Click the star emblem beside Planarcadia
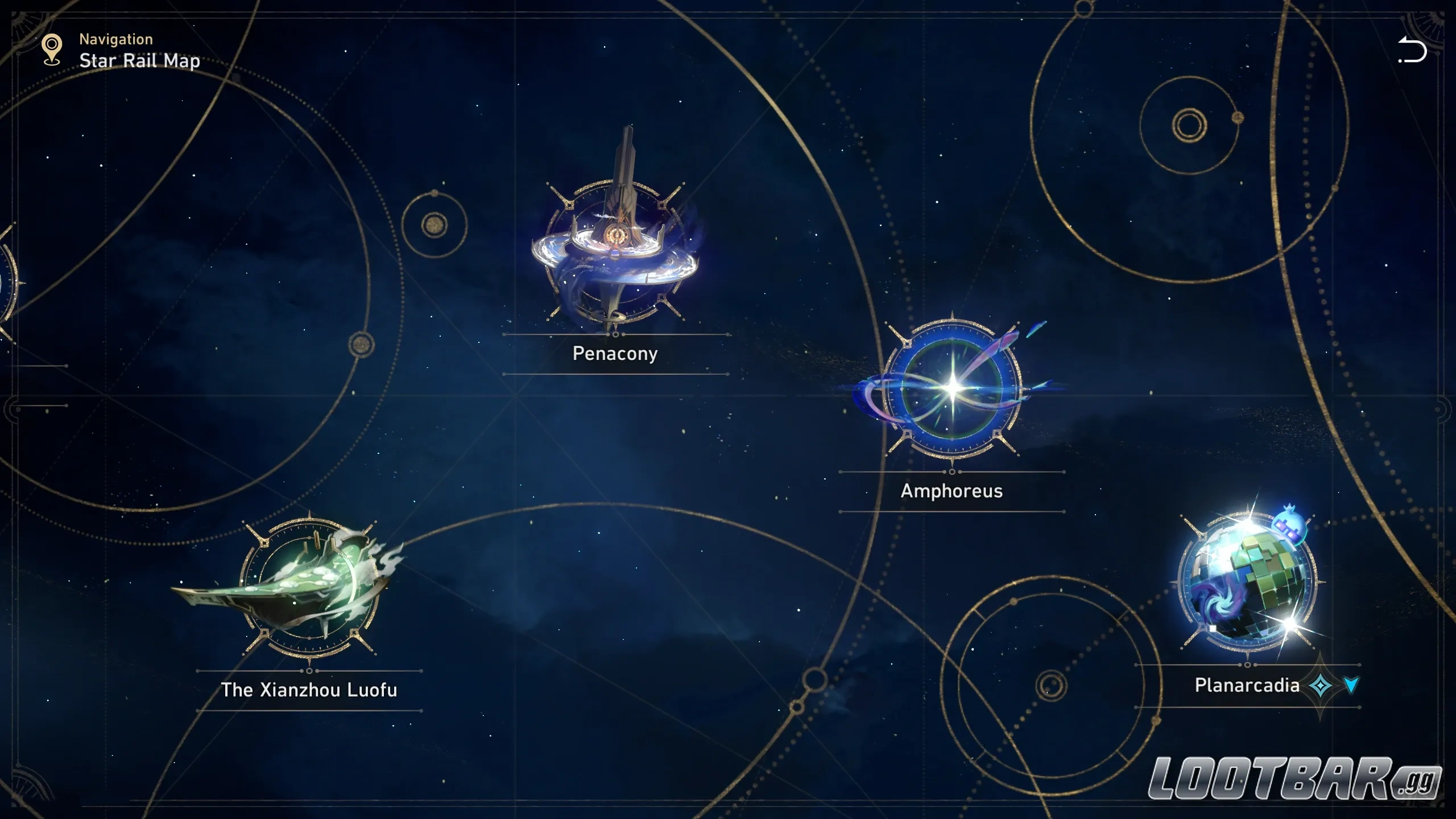 pos(1321,685)
